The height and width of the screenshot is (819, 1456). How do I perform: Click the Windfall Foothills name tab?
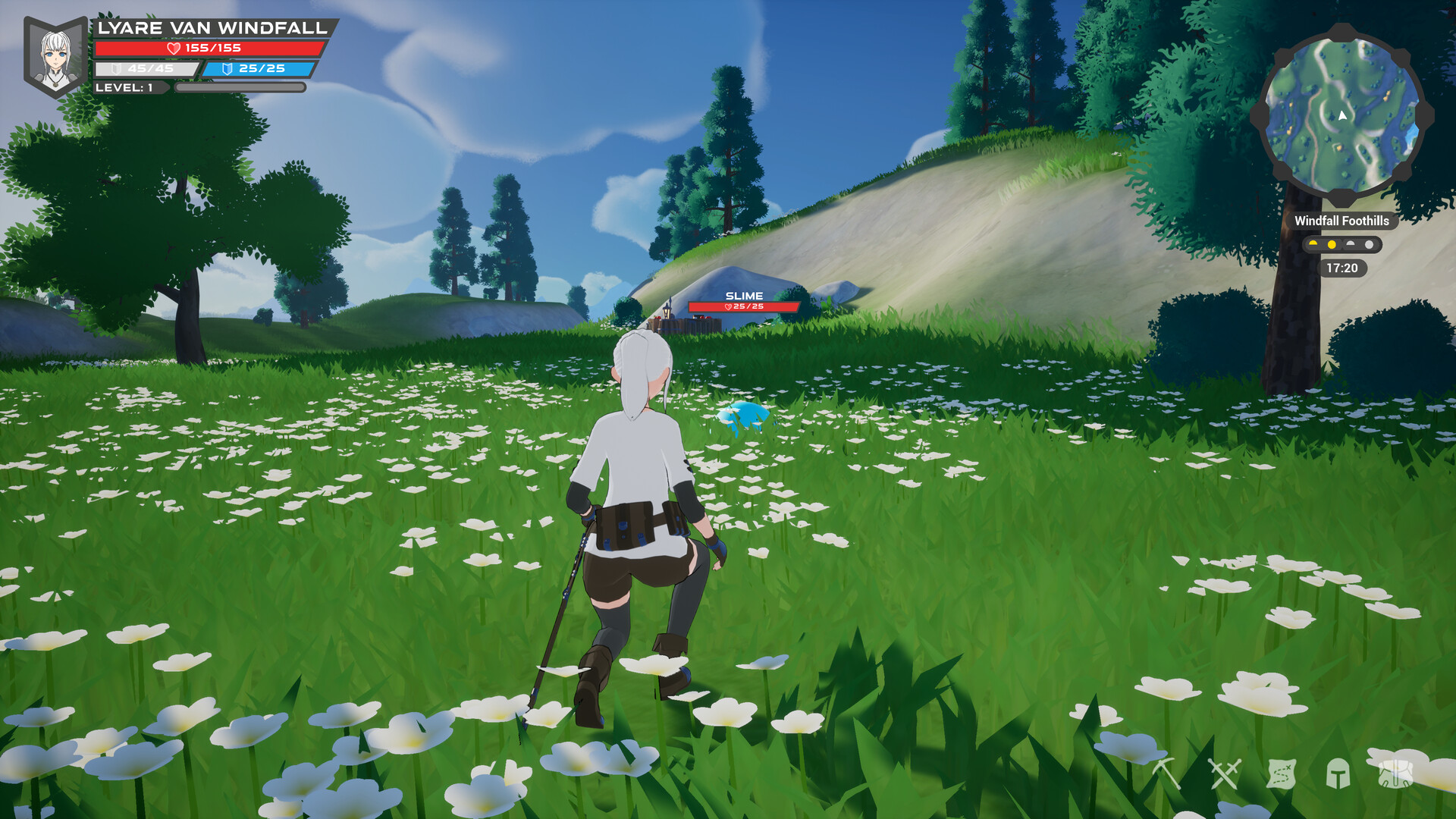1342,222
